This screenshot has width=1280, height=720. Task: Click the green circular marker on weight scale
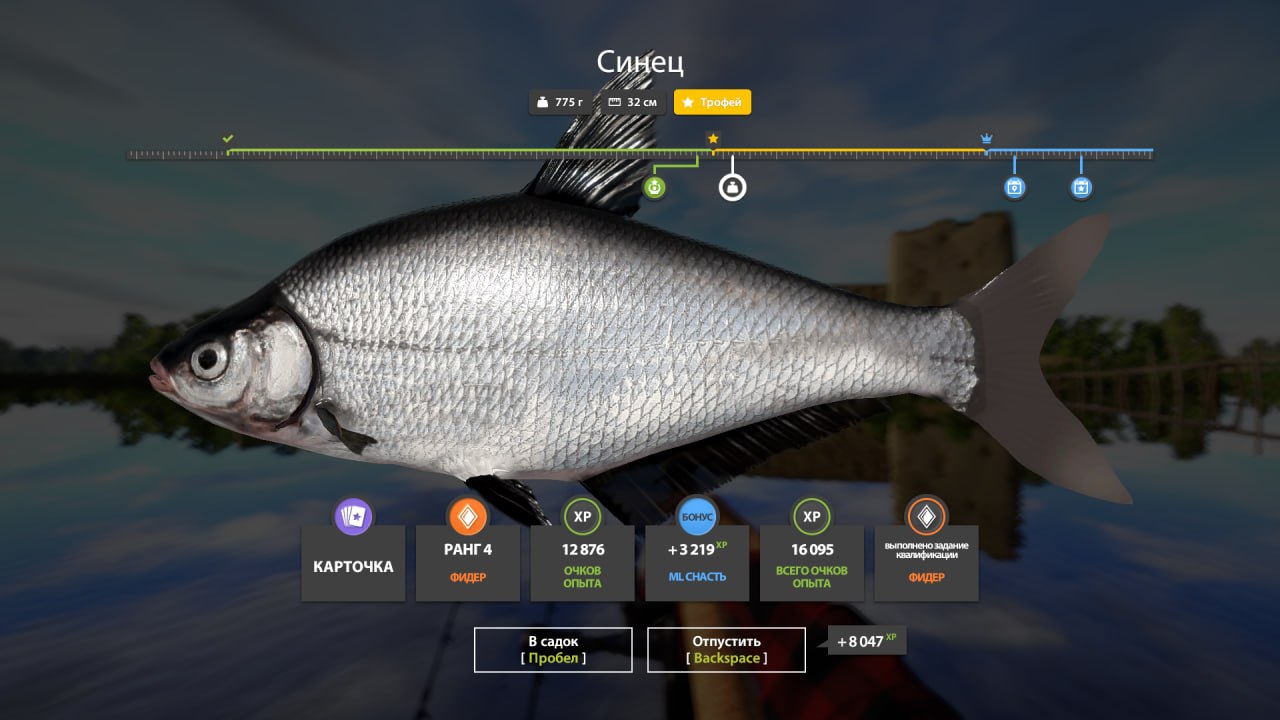654,187
